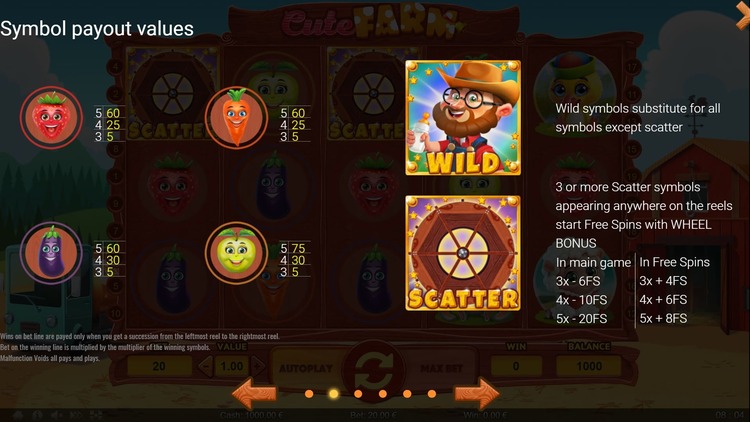Viewport: 750px width, 422px height.
Task: Advance to the next paytable page arrow
Action: pos(476,392)
